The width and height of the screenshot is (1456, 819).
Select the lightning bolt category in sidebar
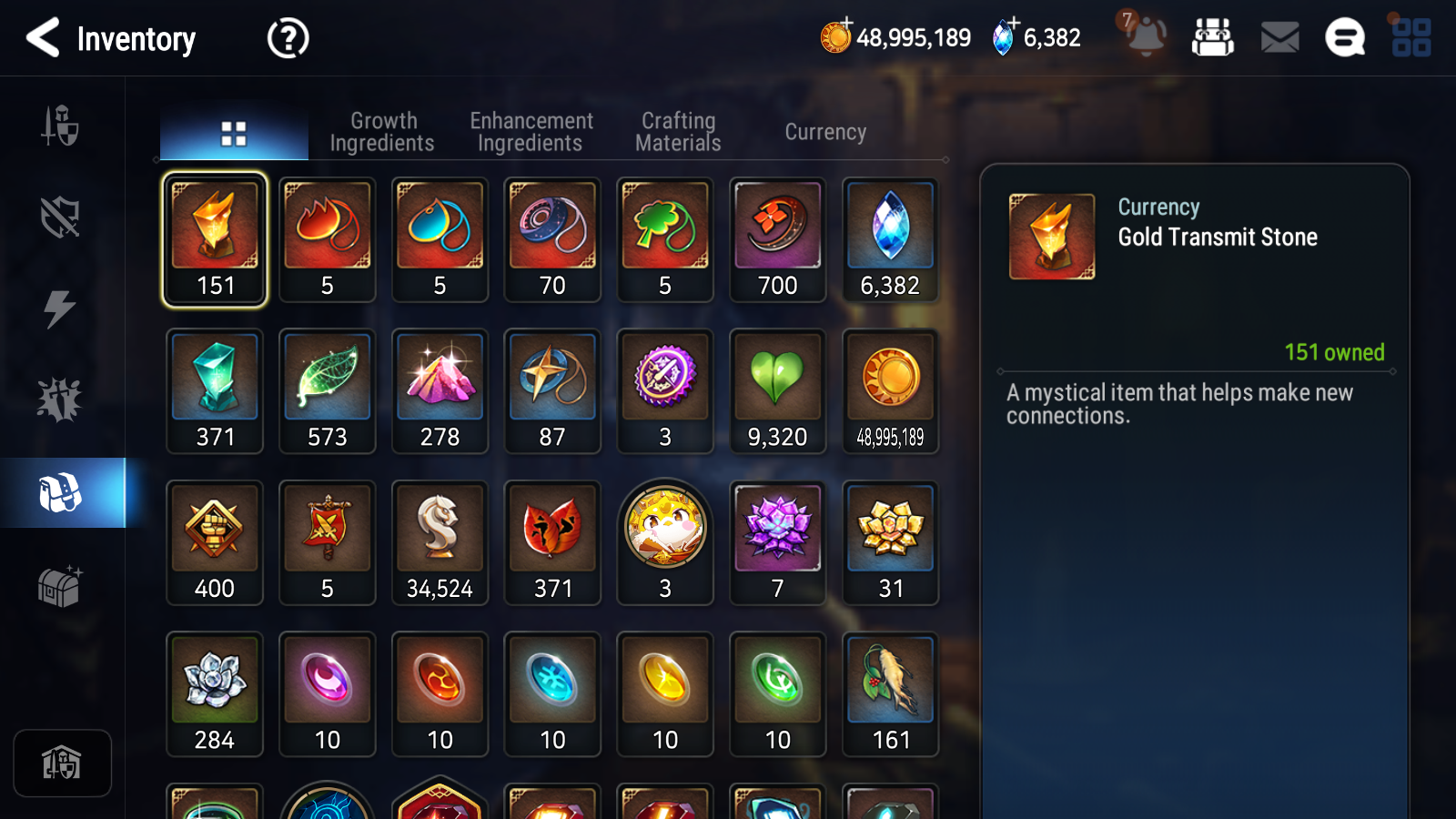point(60,308)
